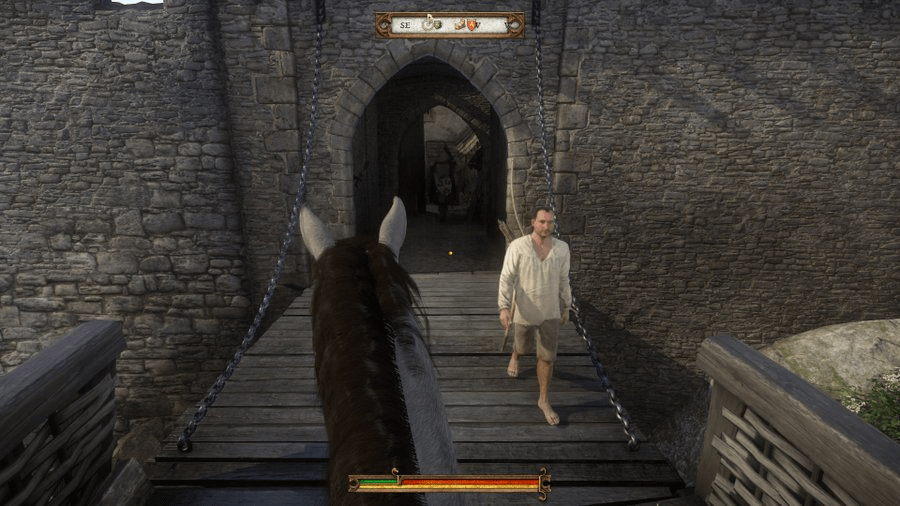
Task: Click the red shield marker on the compass
Action: [x=472, y=25]
